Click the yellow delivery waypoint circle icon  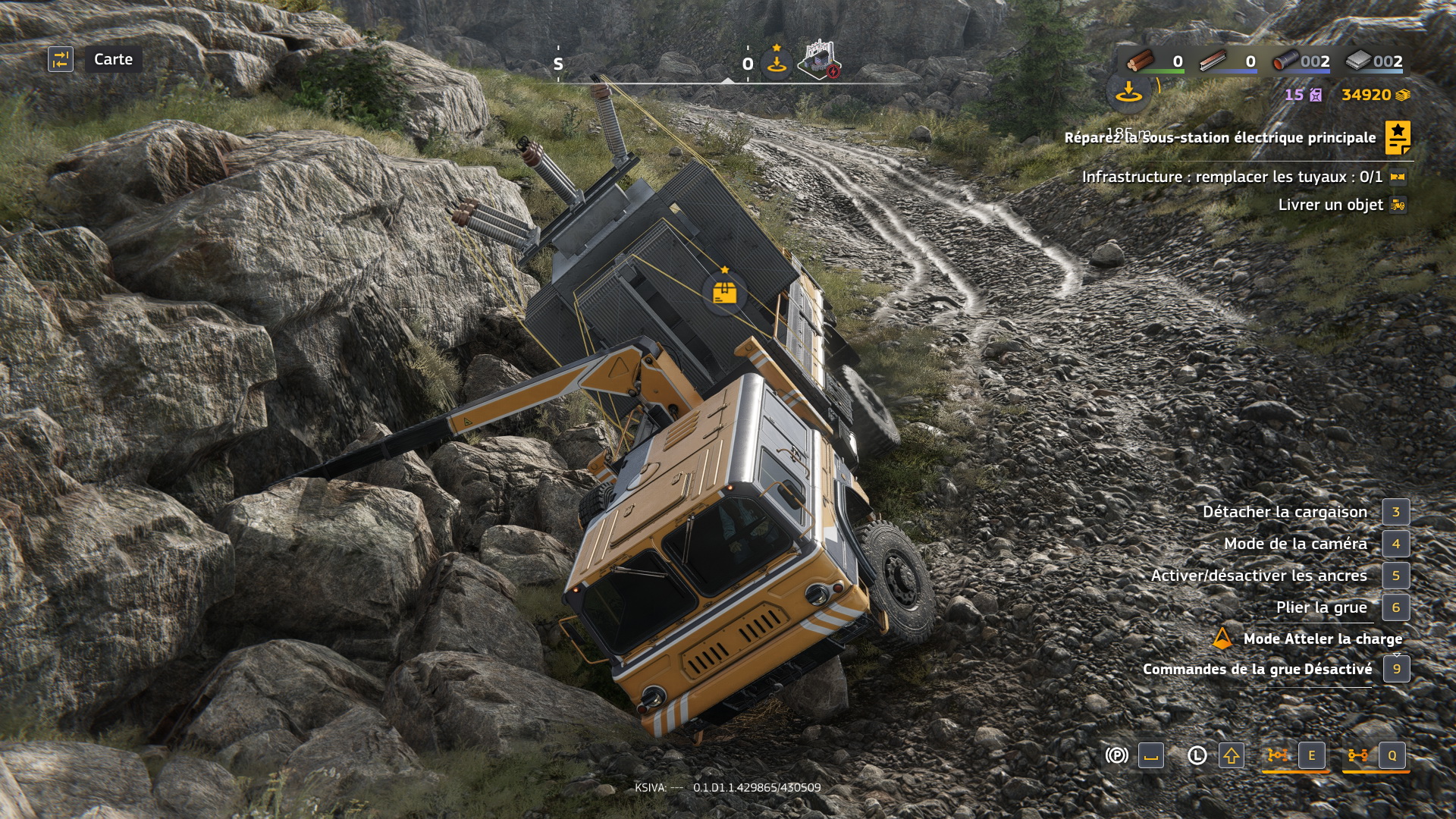pos(1128,93)
